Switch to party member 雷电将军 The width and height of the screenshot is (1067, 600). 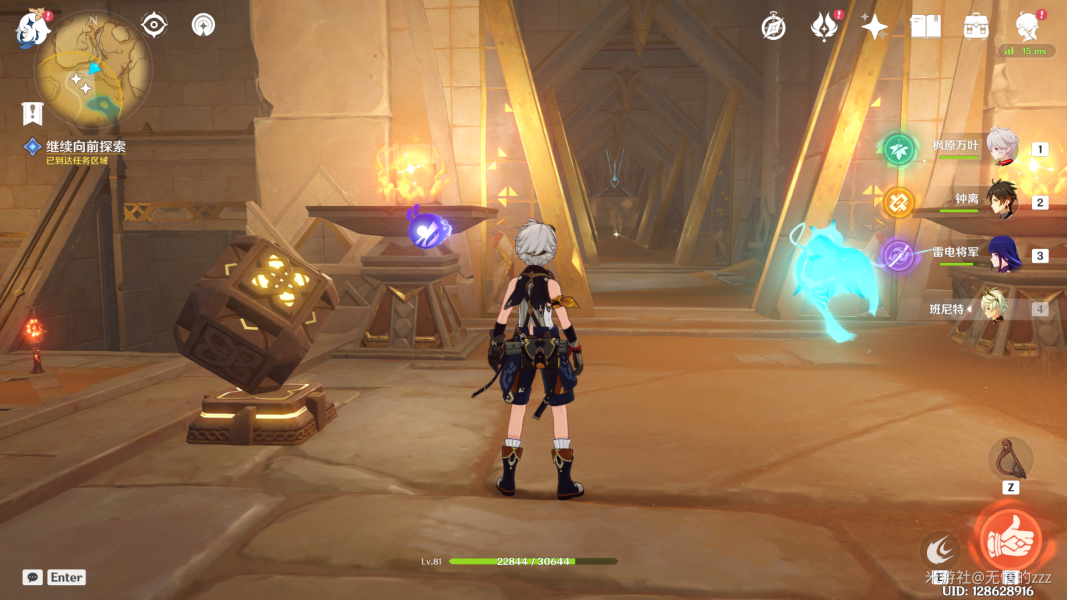[x=1002, y=255]
